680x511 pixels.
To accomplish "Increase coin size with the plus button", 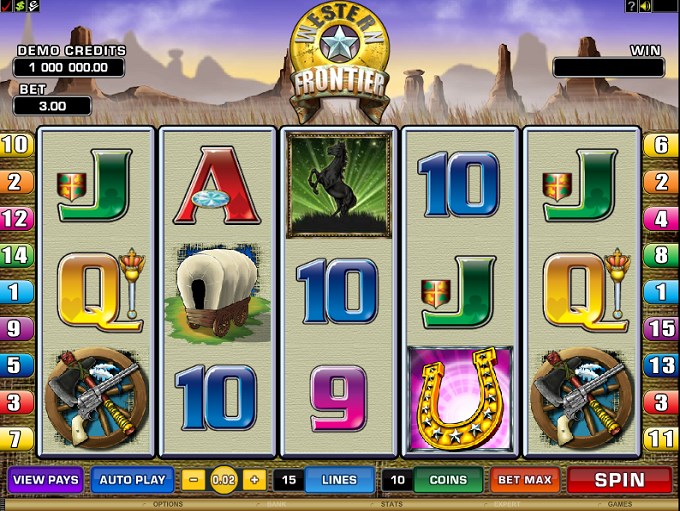I will click(253, 480).
